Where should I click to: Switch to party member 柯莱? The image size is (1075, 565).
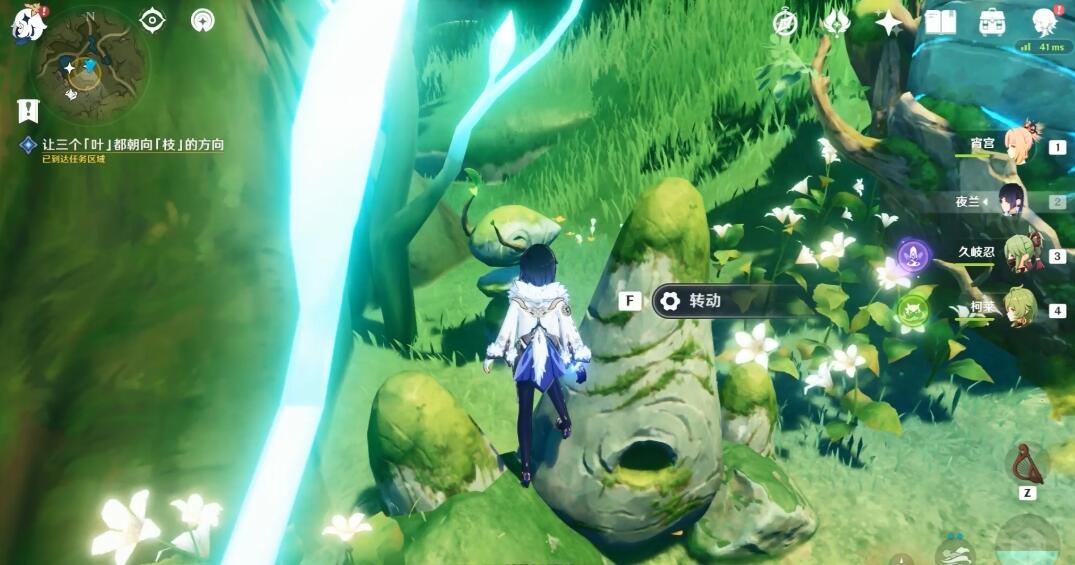click(1022, 309)
